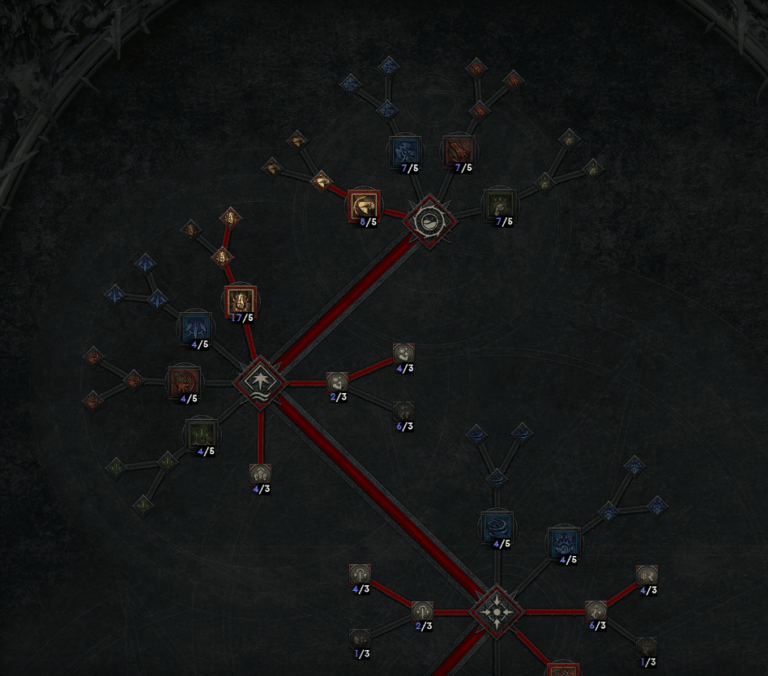The width and height of the screenshot is (768, 676).
Task: Select the 2/3 passive linked to the star hub
Action: point(337,381)
